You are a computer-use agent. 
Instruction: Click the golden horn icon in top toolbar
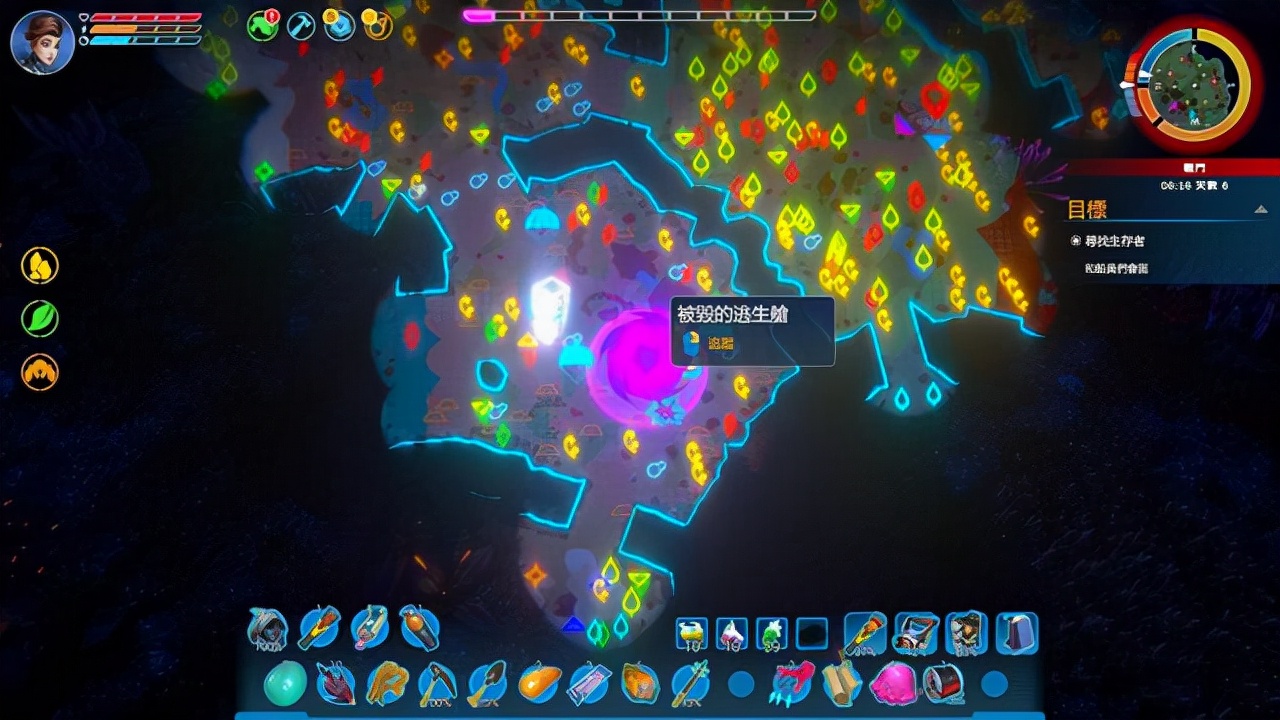[376, 26]
